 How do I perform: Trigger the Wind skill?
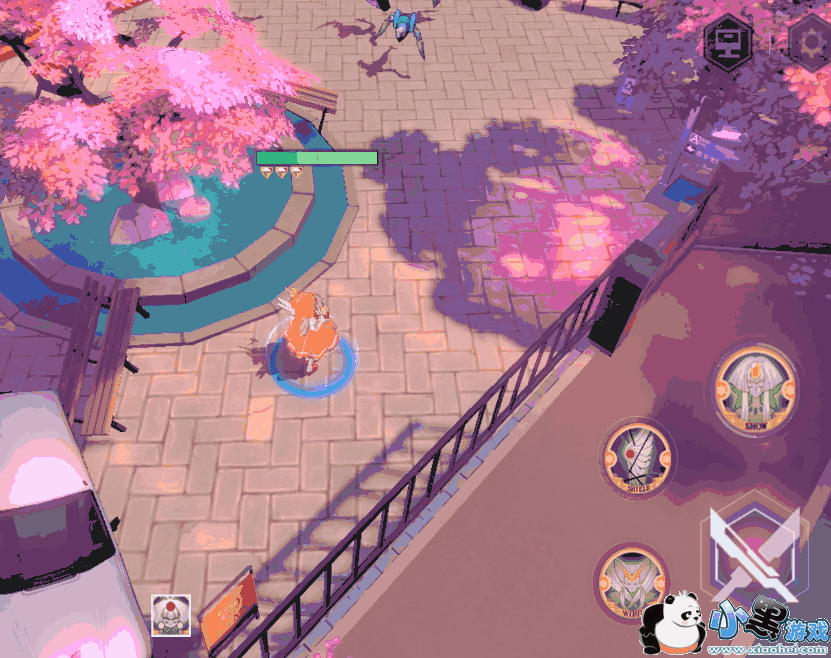point(631,583)
